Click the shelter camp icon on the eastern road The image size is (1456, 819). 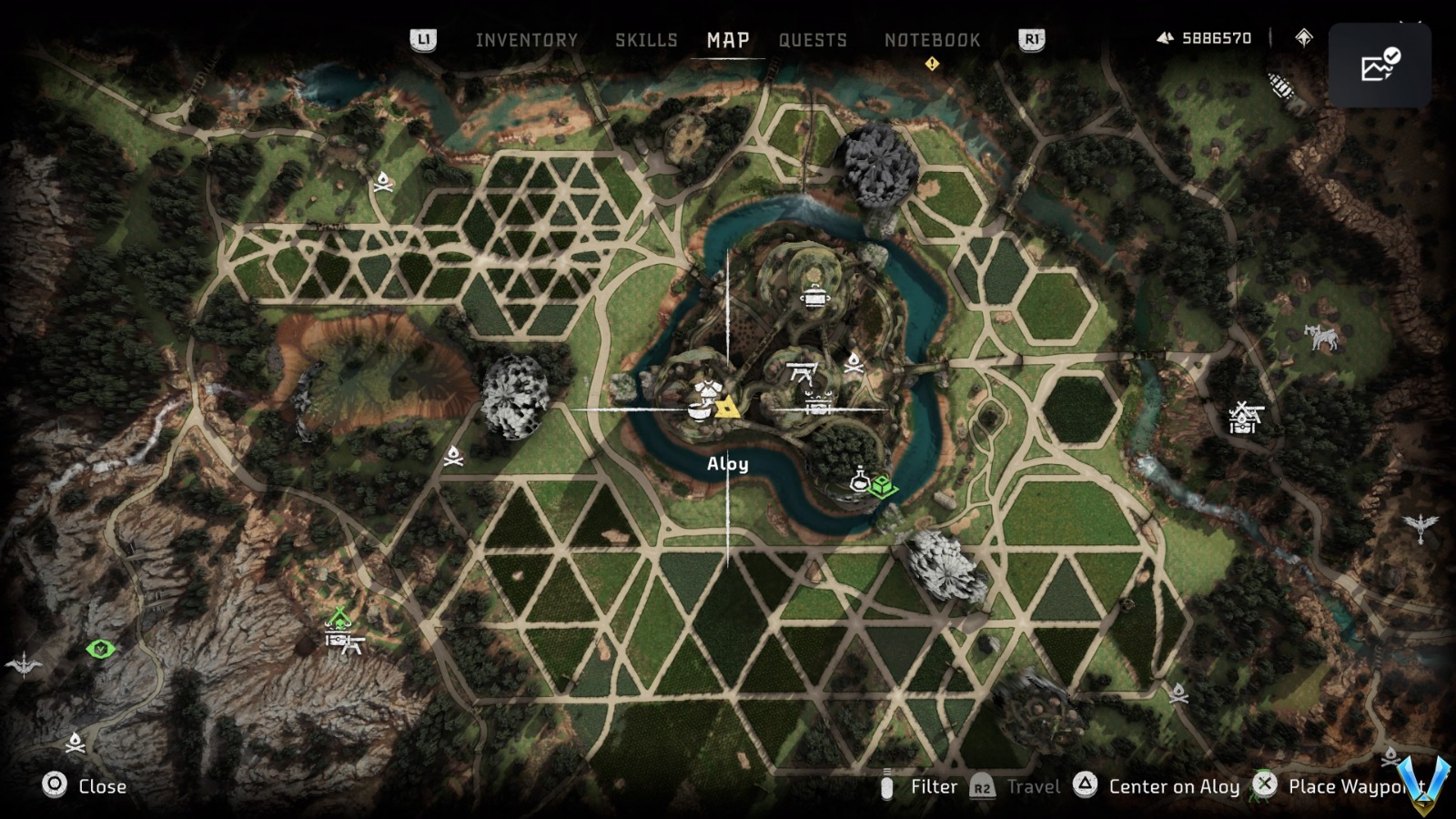pyautogui.click(x=1243, y=417)
